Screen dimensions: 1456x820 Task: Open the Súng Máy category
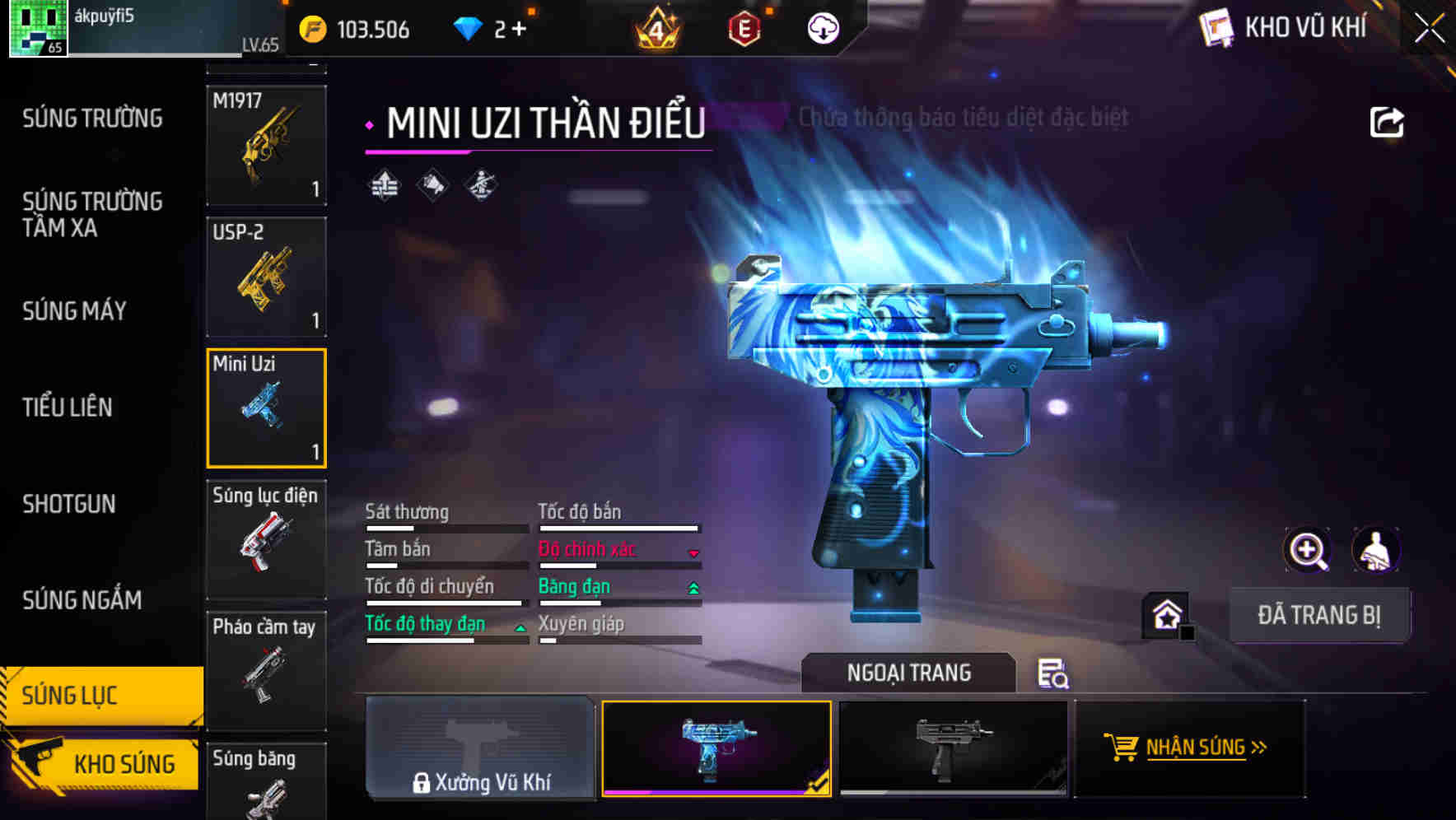coord(74,311)
